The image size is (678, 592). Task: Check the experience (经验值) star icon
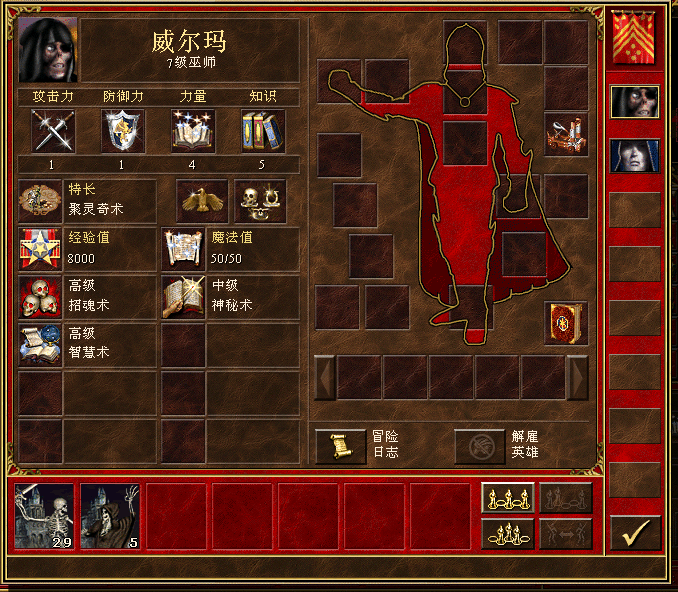pyautogui.click(x=40, y=249)
